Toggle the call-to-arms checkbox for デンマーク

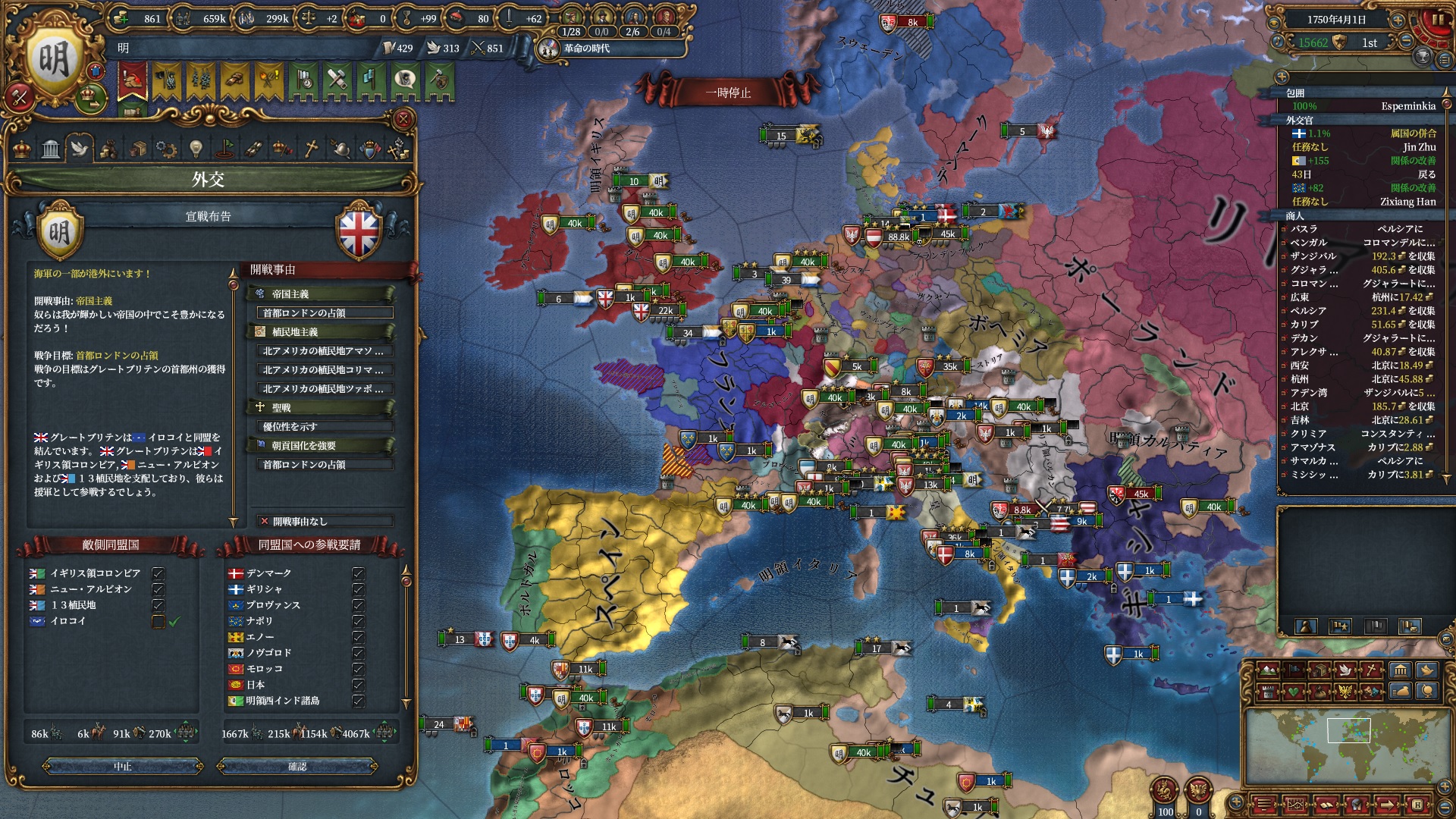coord(359,573)
